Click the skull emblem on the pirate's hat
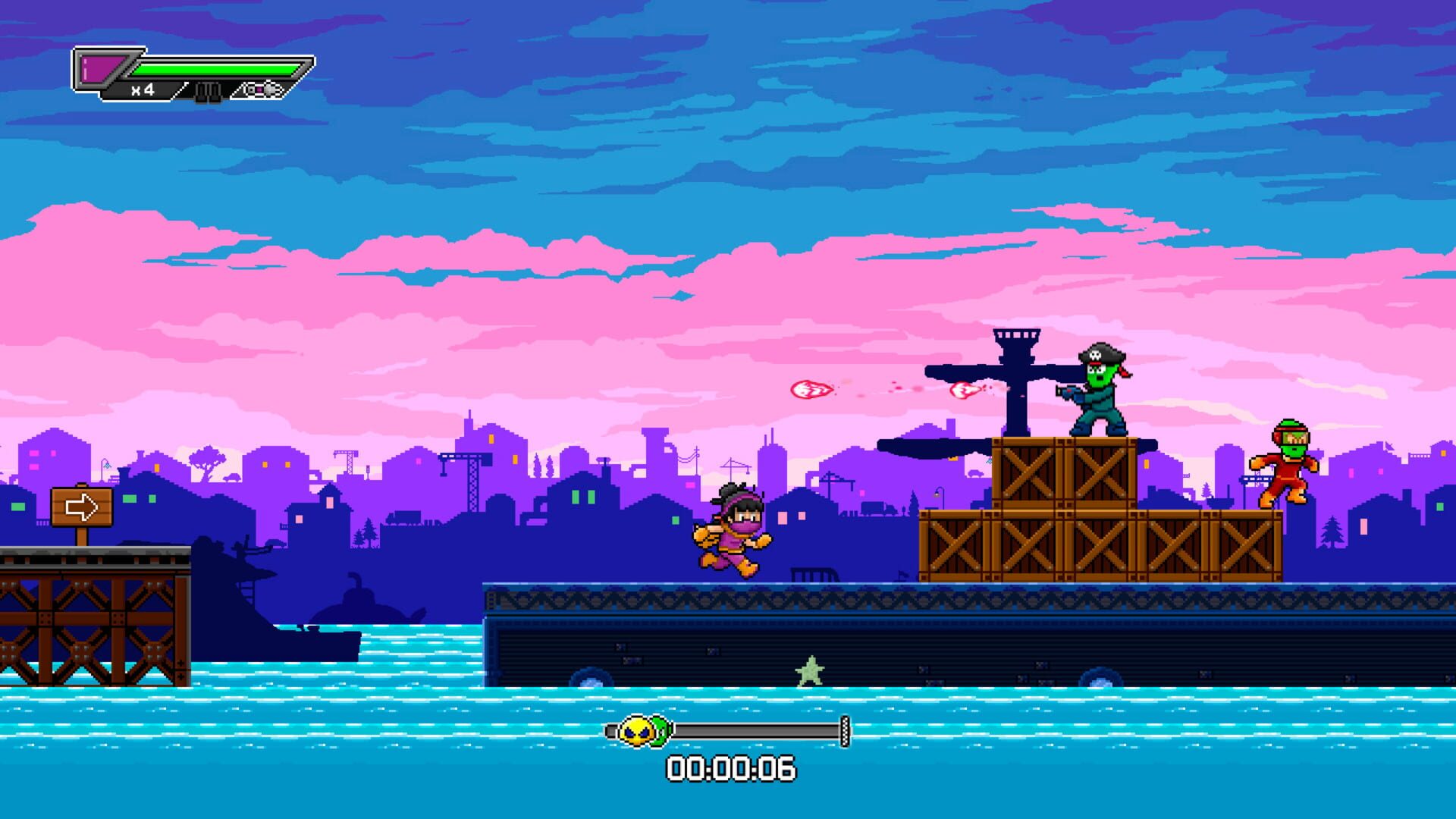The image size is (1456, 819). click(1095, 355)
